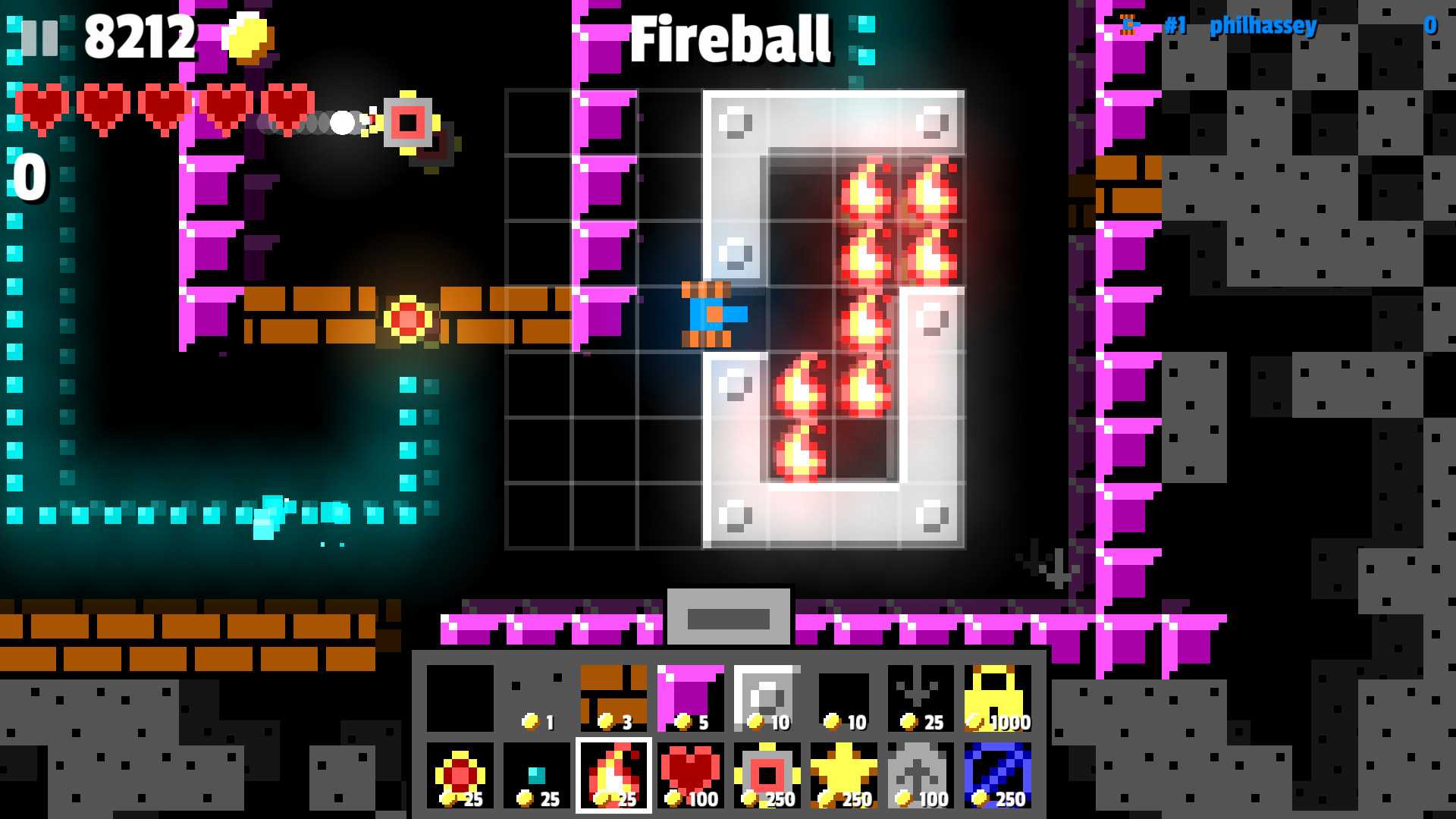
Task: Pick the magenta block tile
Action: (x=689, y=698)
